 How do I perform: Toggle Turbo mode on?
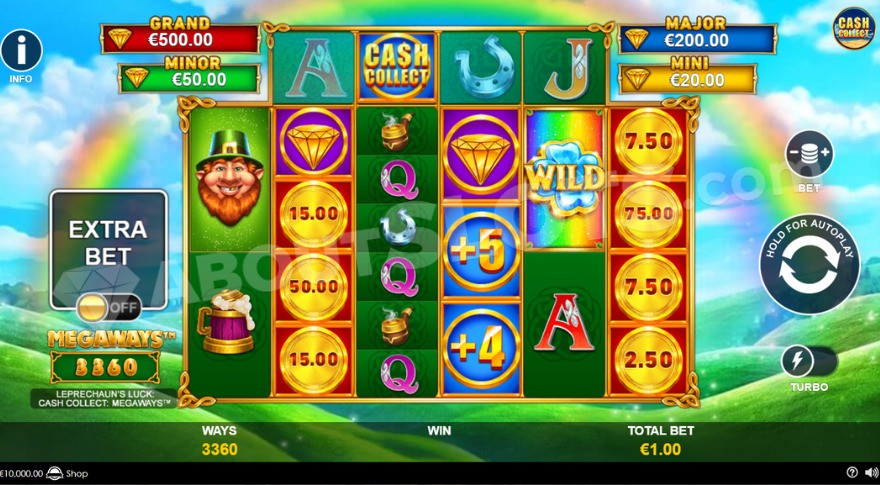(809, 361)
